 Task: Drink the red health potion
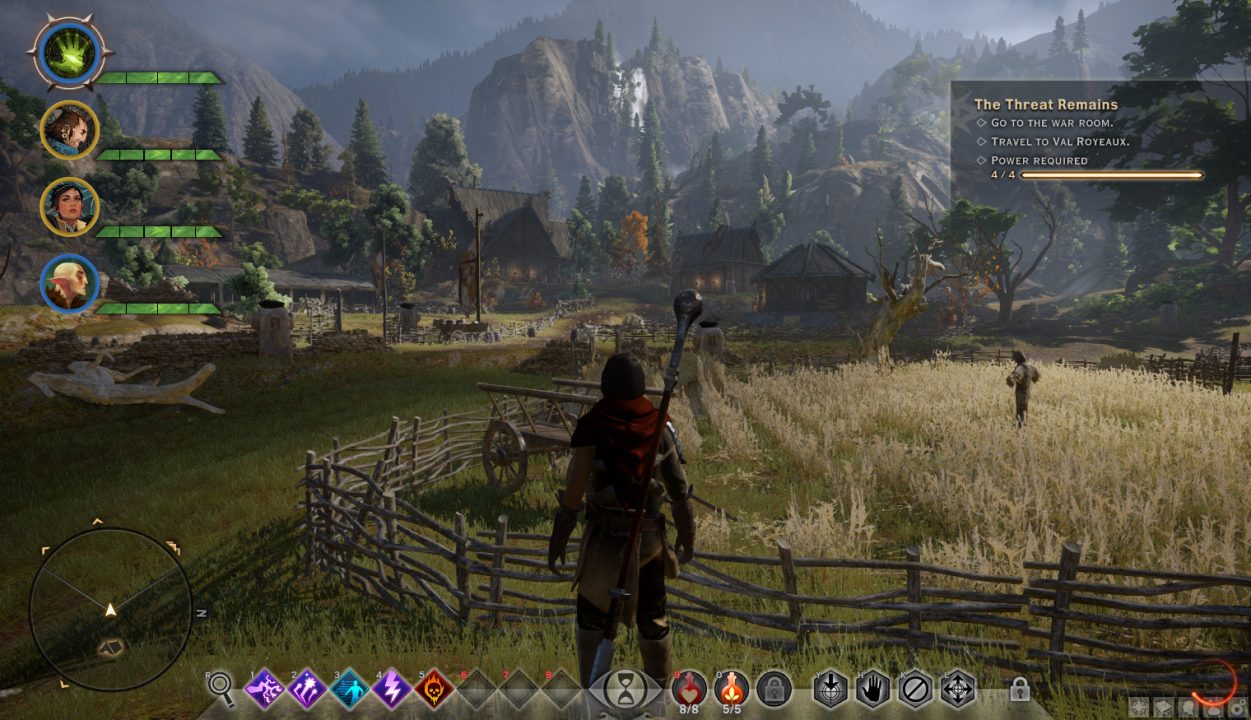click(689, 688)
